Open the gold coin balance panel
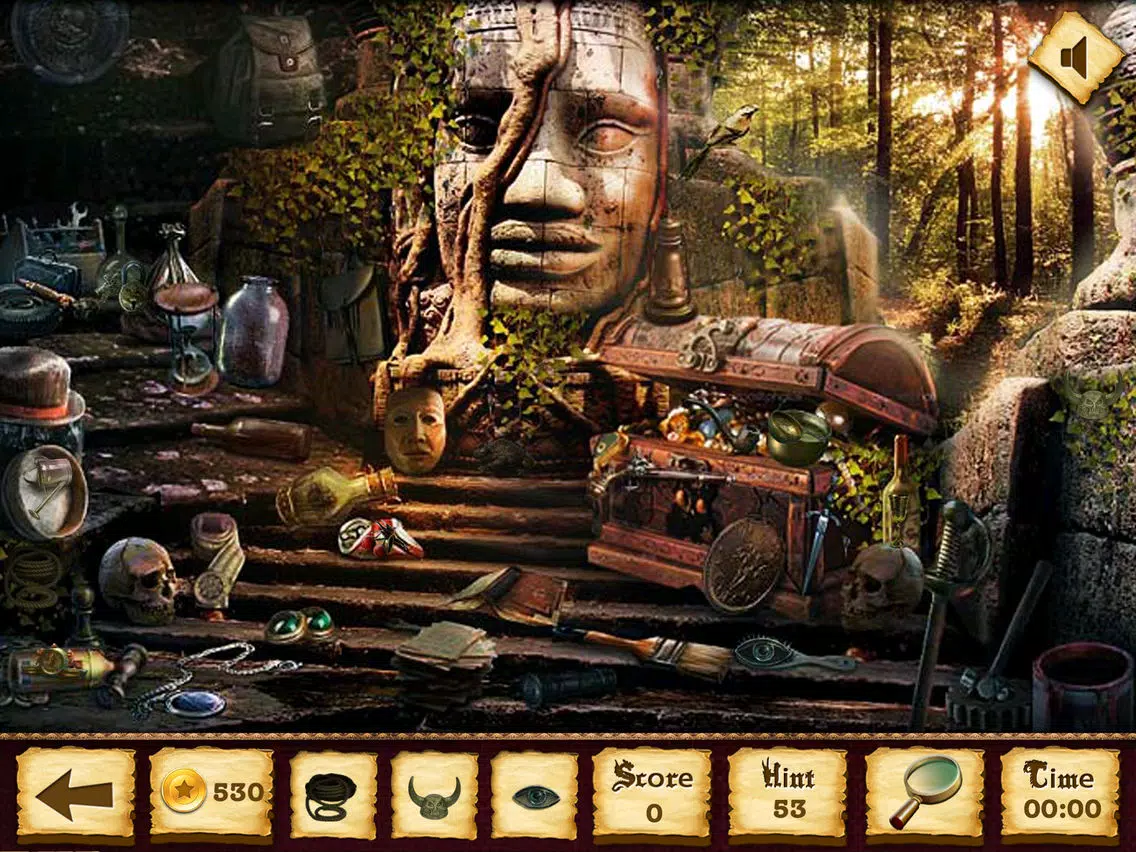The image size is (1136, 852). 211,794
